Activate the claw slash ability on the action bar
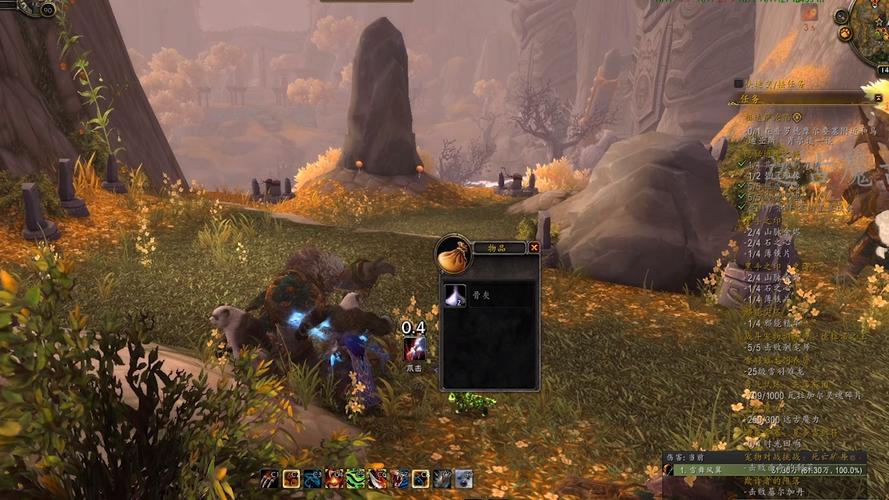 pyautogui.click(x=269, y=479)
